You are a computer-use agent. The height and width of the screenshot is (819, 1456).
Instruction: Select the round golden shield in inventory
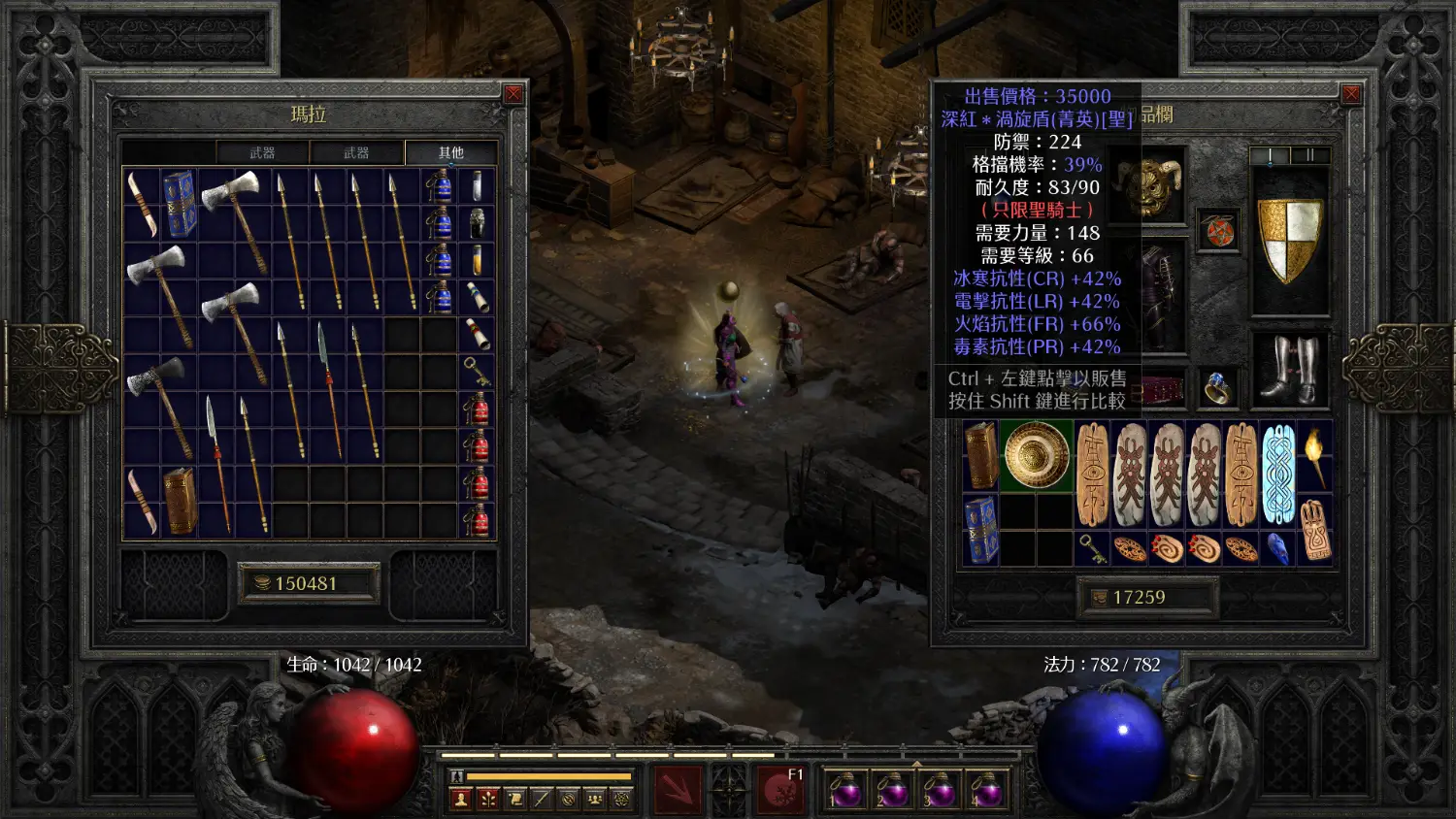click(1036, 455)
